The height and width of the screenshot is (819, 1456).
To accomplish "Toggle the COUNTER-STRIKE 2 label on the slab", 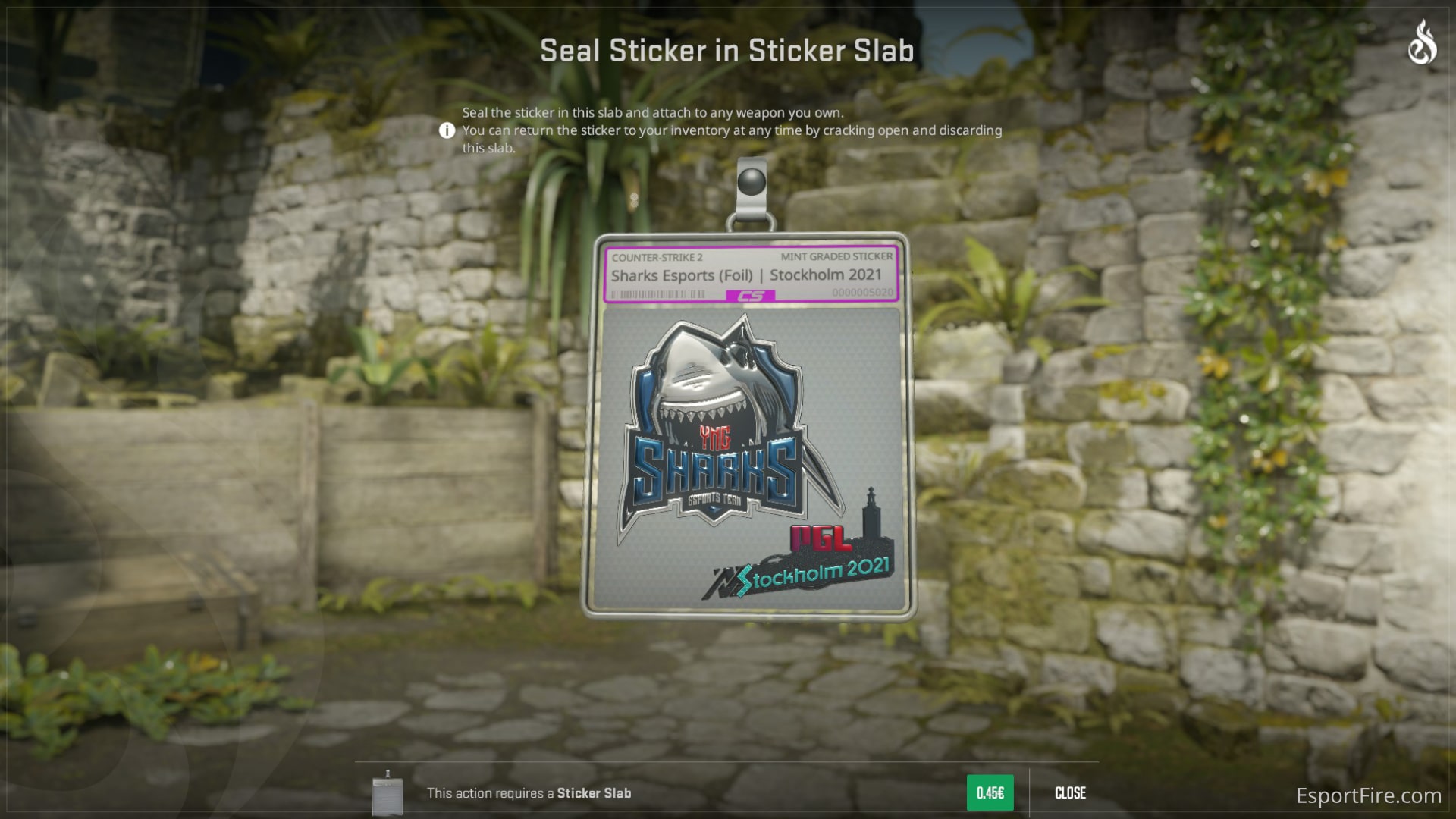I will pos(657,256).
